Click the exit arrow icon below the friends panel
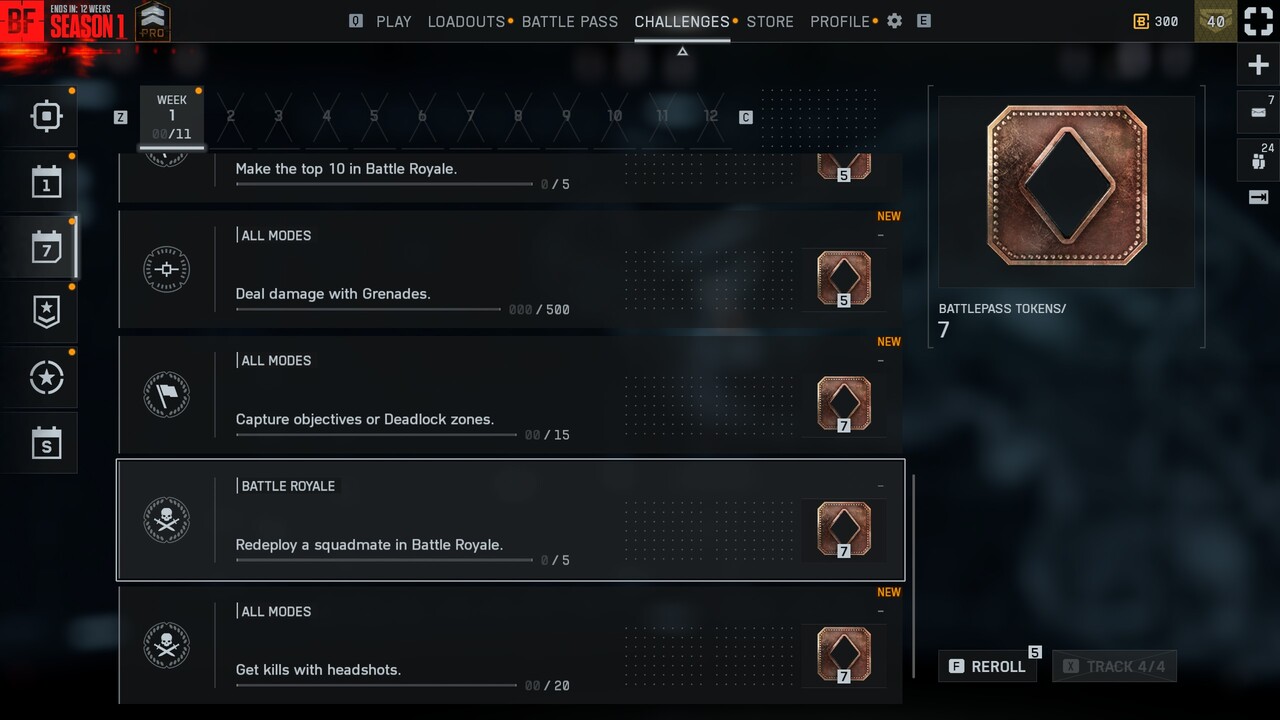Screen dimensions: 1280x720 pyautogui.click(x=1257, y=197)
